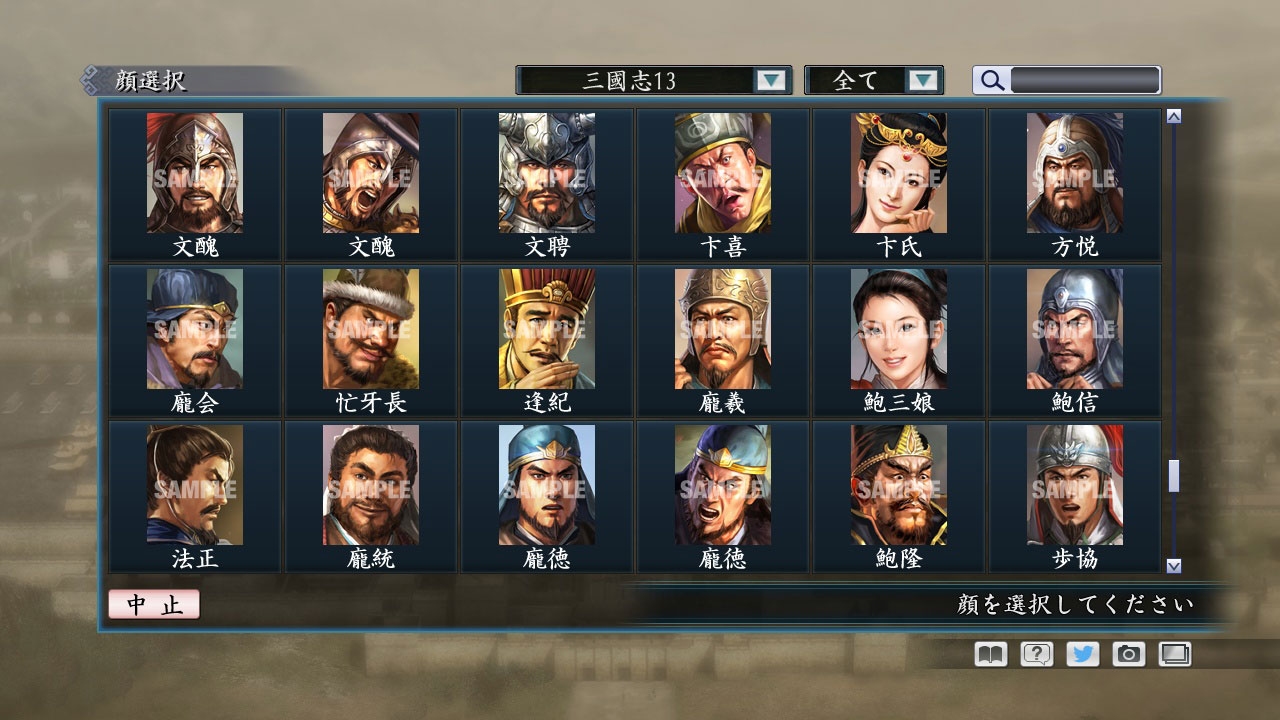
Task: Click the display mode window icon
Action: (1173, 654)
